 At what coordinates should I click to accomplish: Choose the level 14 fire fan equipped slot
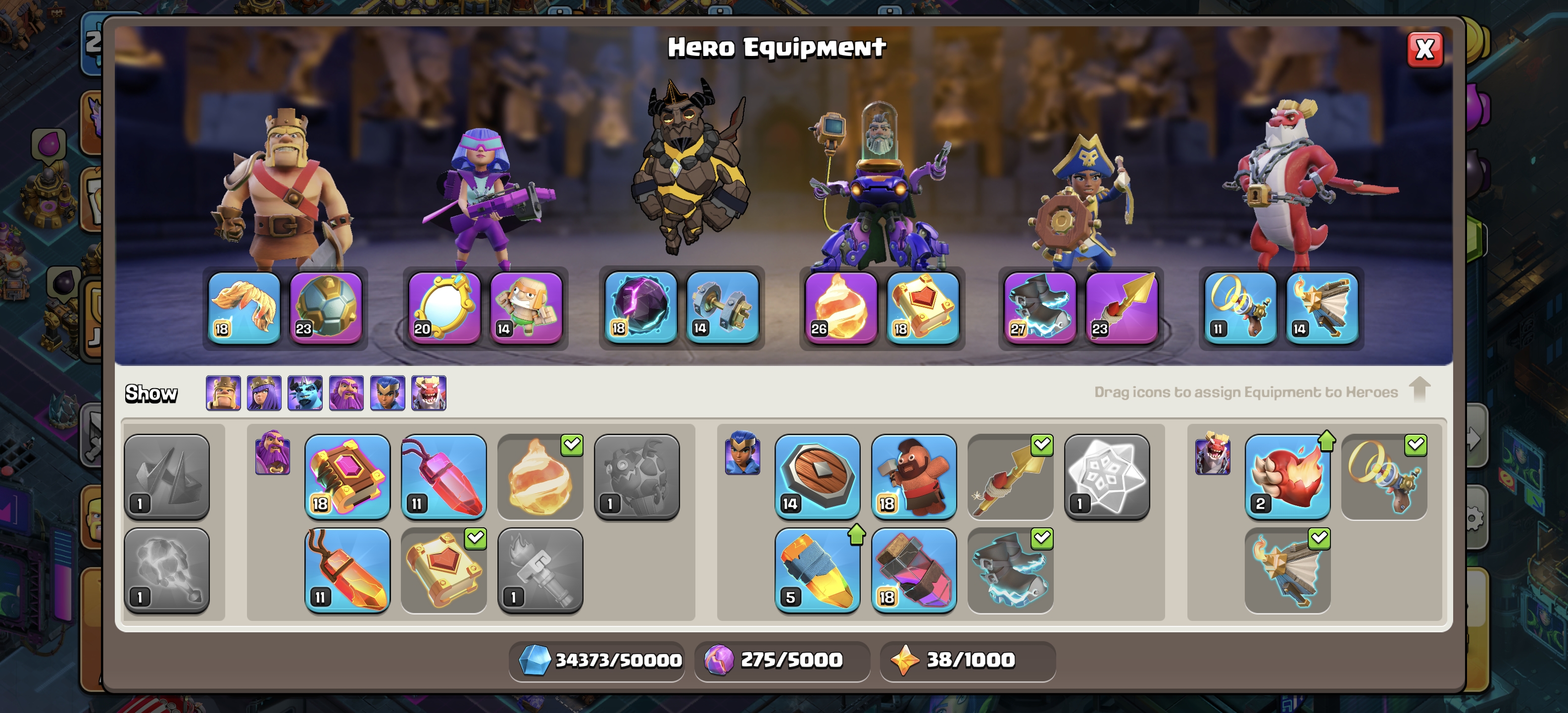(1322, 307)
